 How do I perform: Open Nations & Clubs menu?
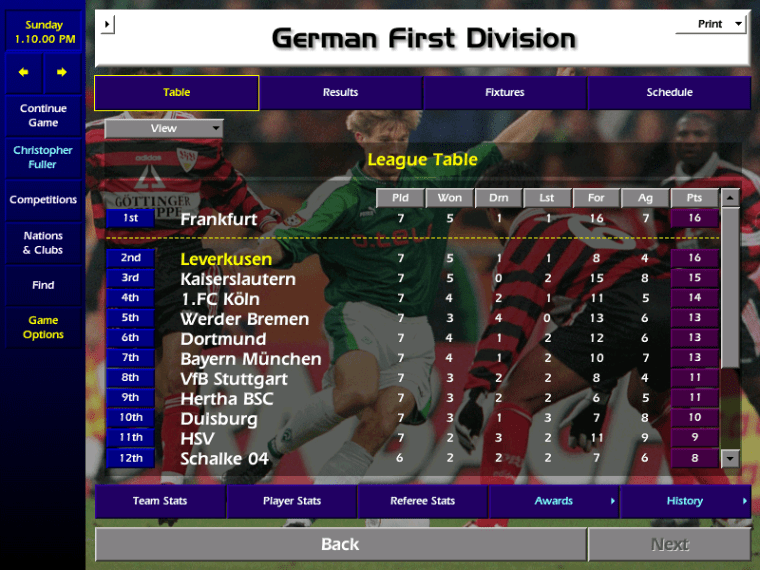click(43, 243)
